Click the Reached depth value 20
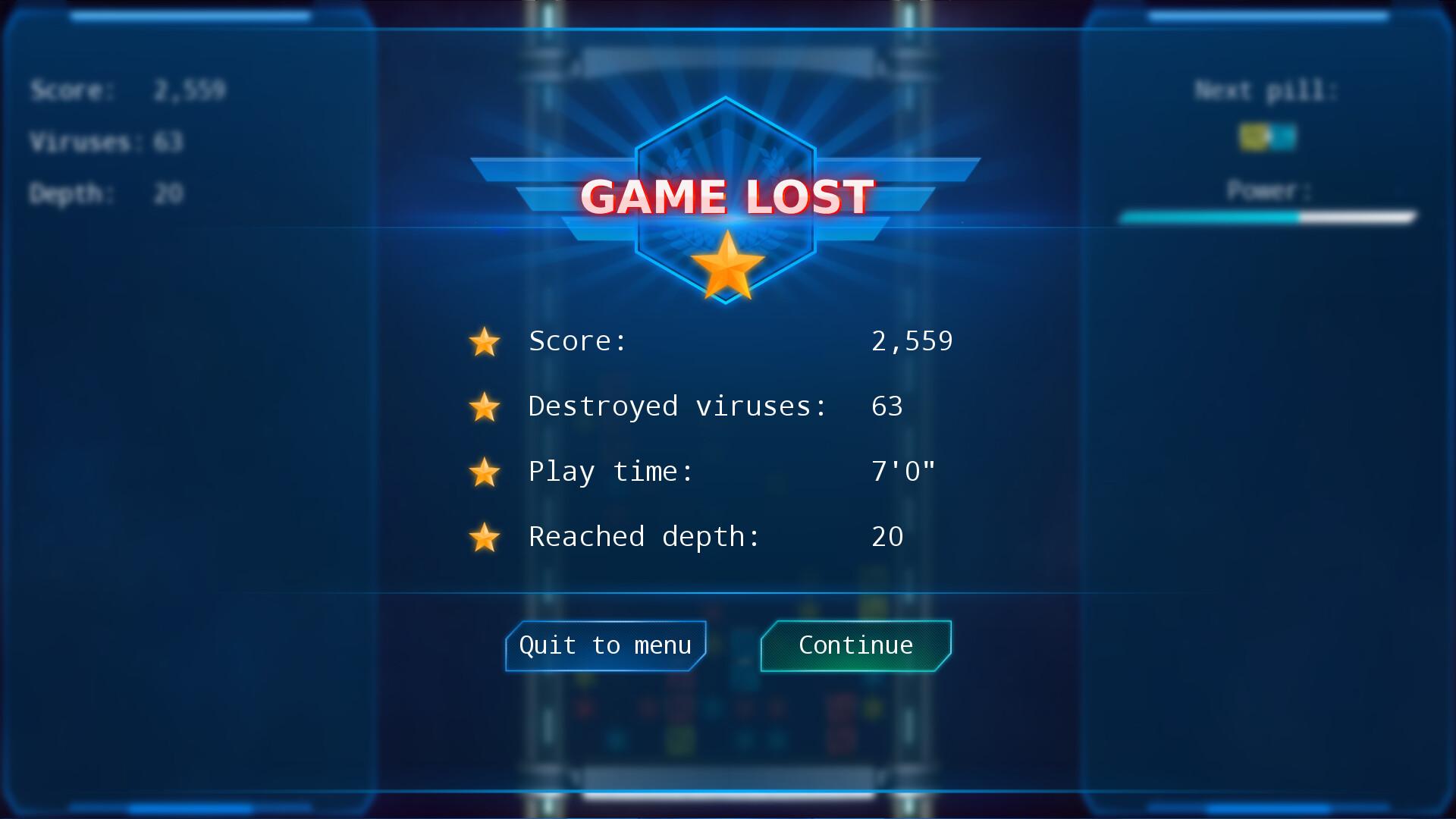This screenshot has width=1456, height=819. (887, 537)
